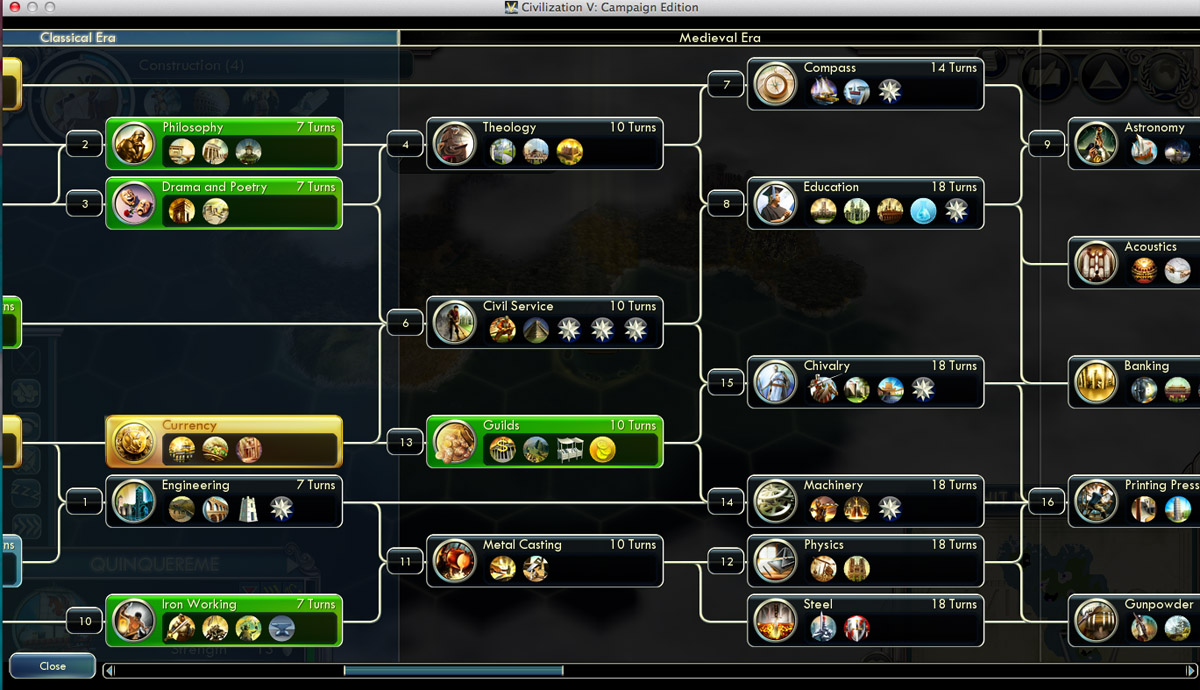Close the window with the red button

click(x=14, y=8)
